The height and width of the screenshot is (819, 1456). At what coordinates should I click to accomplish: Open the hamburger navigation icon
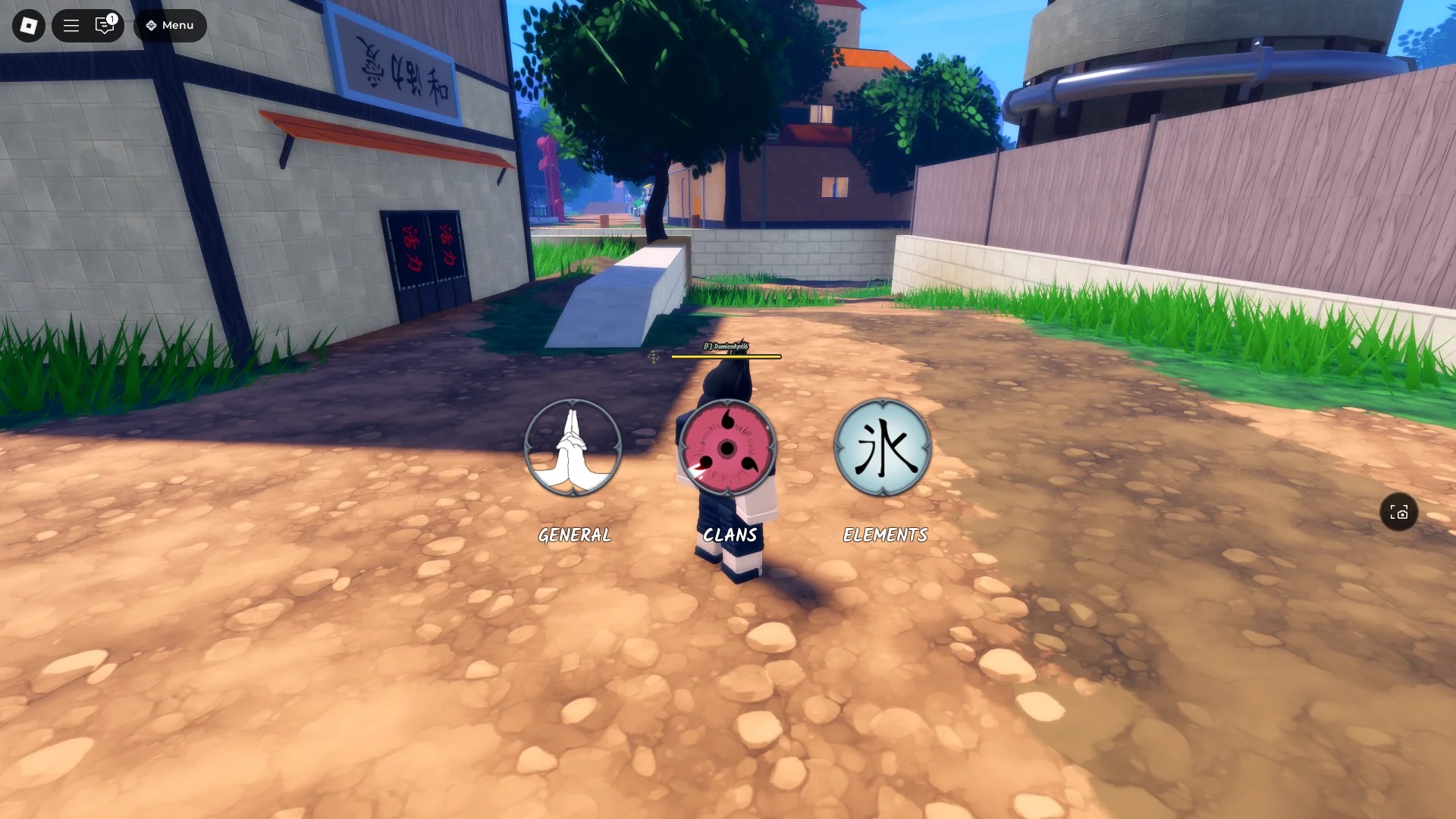71,25
